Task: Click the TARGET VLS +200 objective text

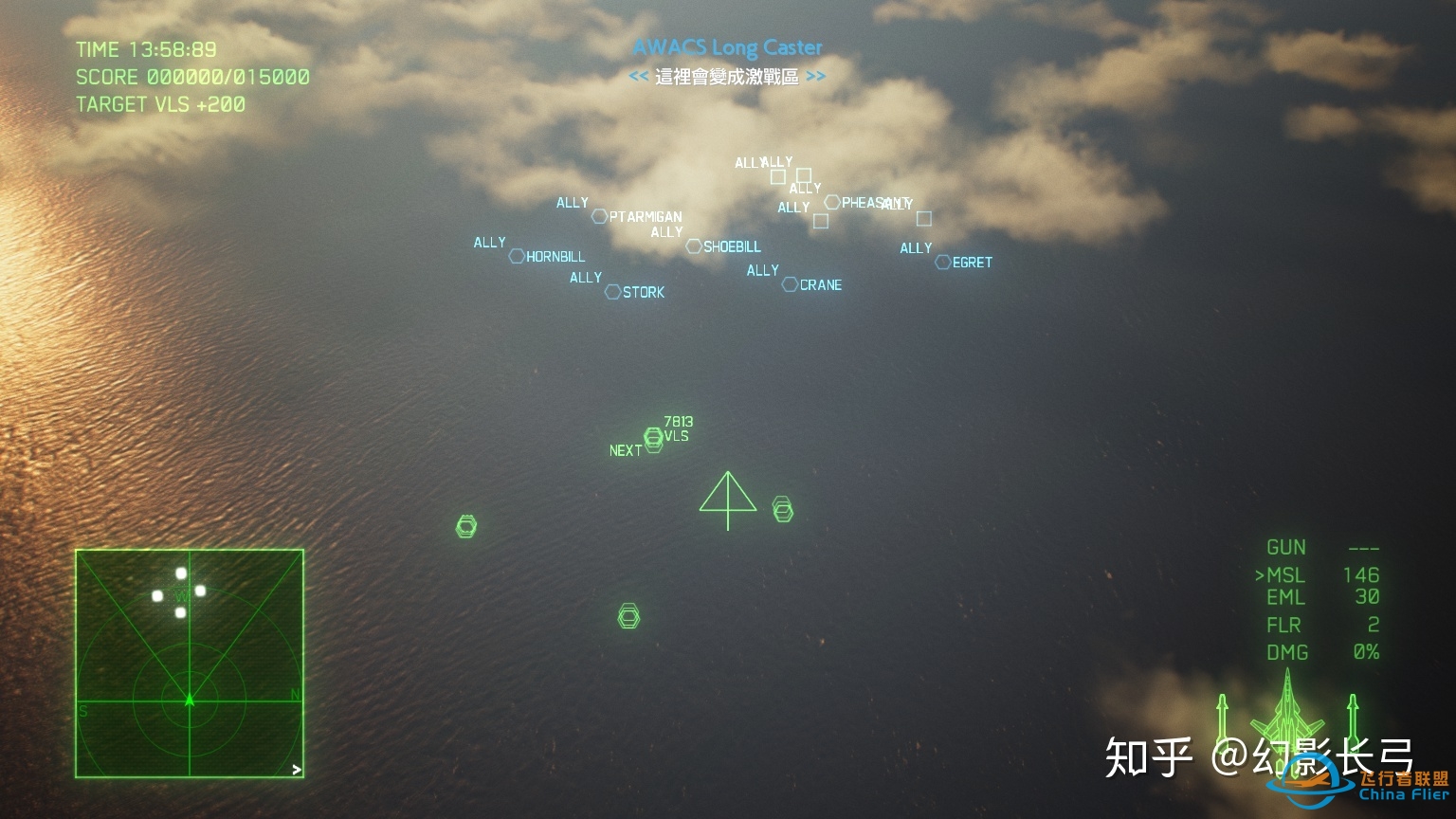Action: tap(159, 104)
